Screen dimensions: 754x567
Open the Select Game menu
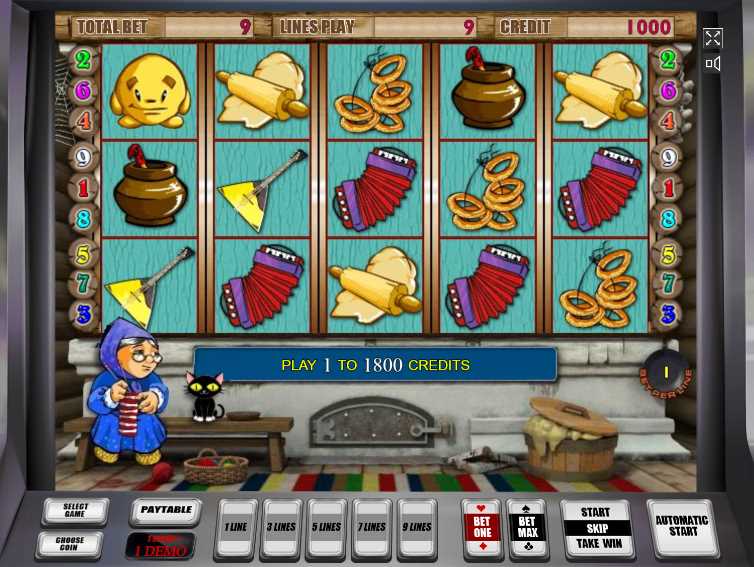click(x=75, y=512)
